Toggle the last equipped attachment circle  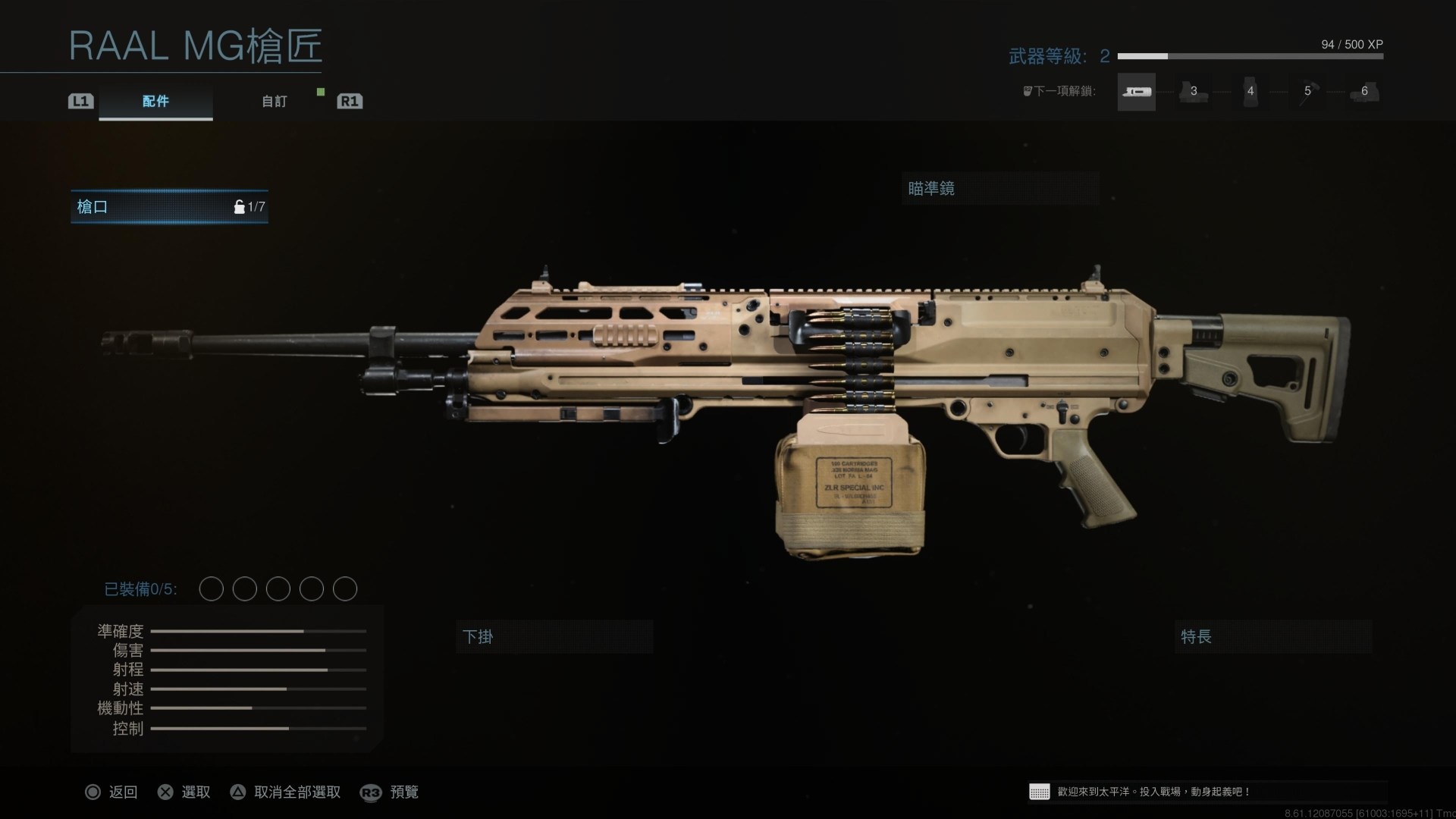tap(345, 588)
